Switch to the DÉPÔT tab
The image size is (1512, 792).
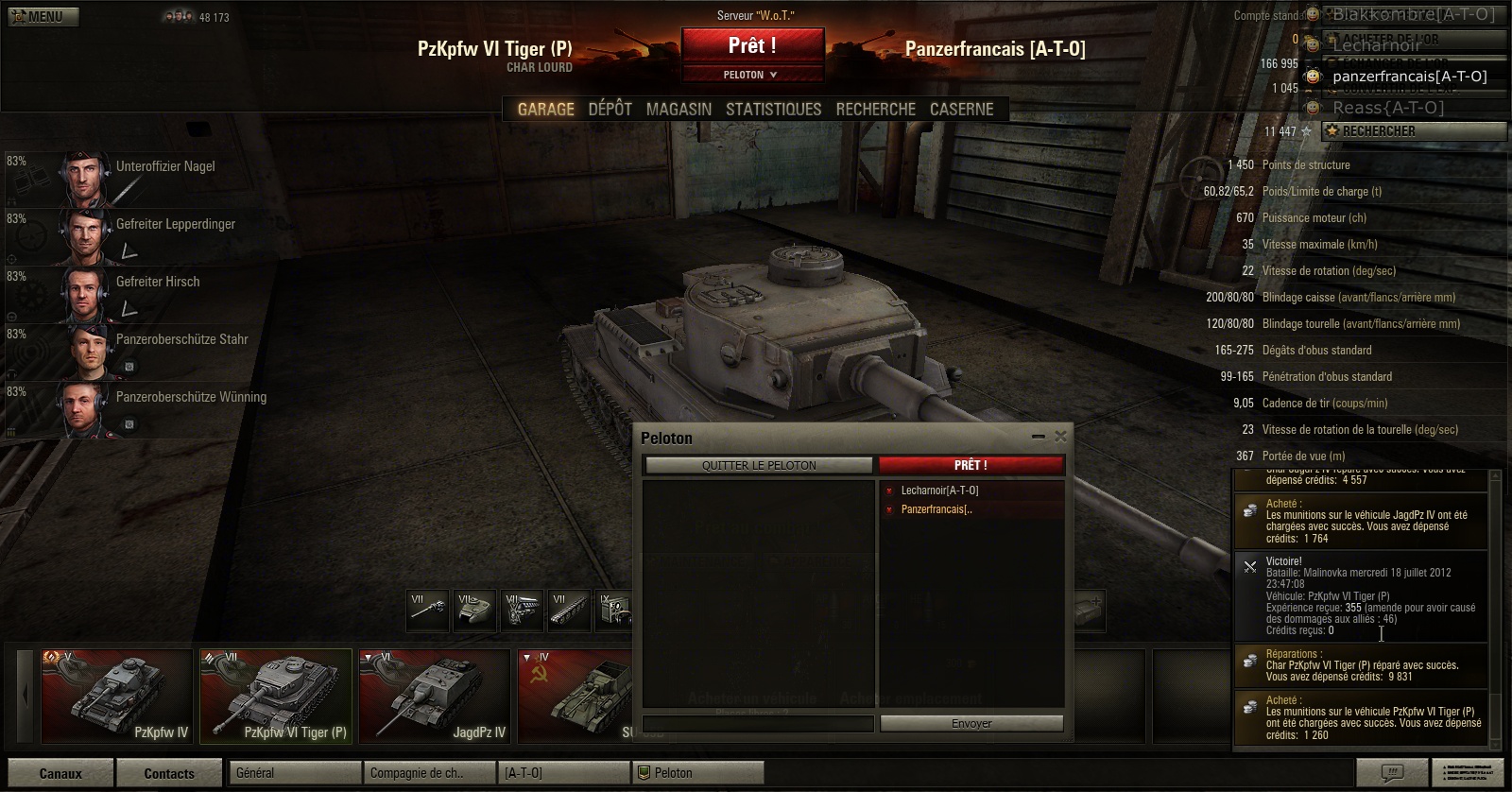(610, 109)
